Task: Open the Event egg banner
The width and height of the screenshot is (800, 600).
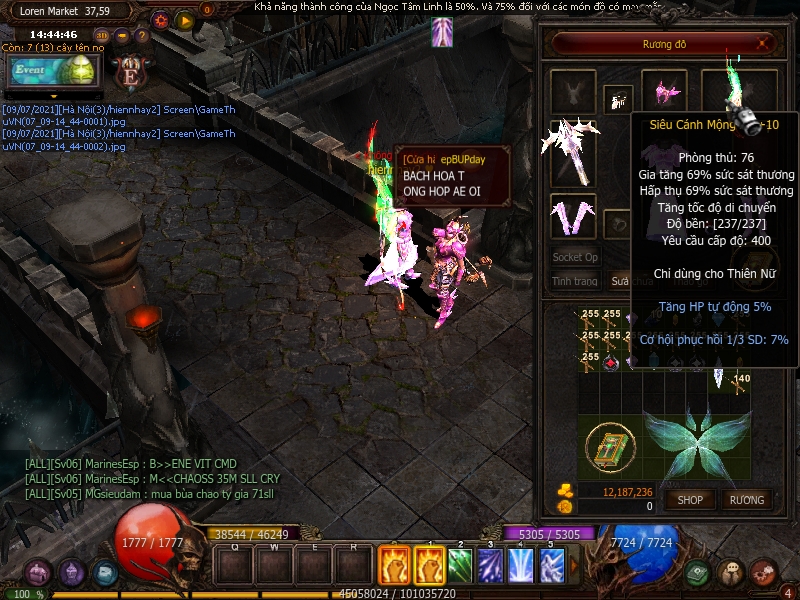Action: click(53, 71)
